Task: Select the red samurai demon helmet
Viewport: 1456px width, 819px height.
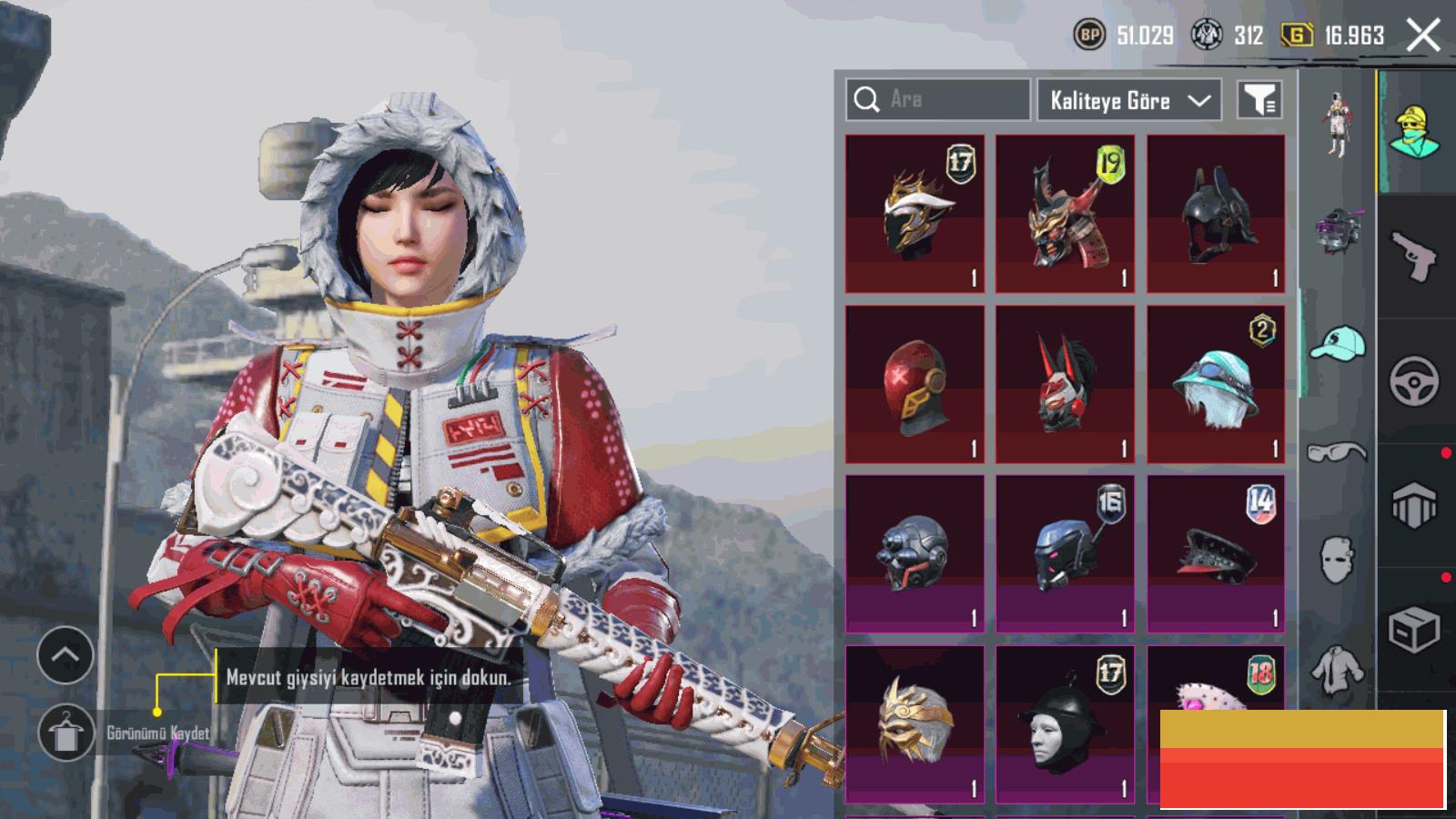Action: 1065,214
